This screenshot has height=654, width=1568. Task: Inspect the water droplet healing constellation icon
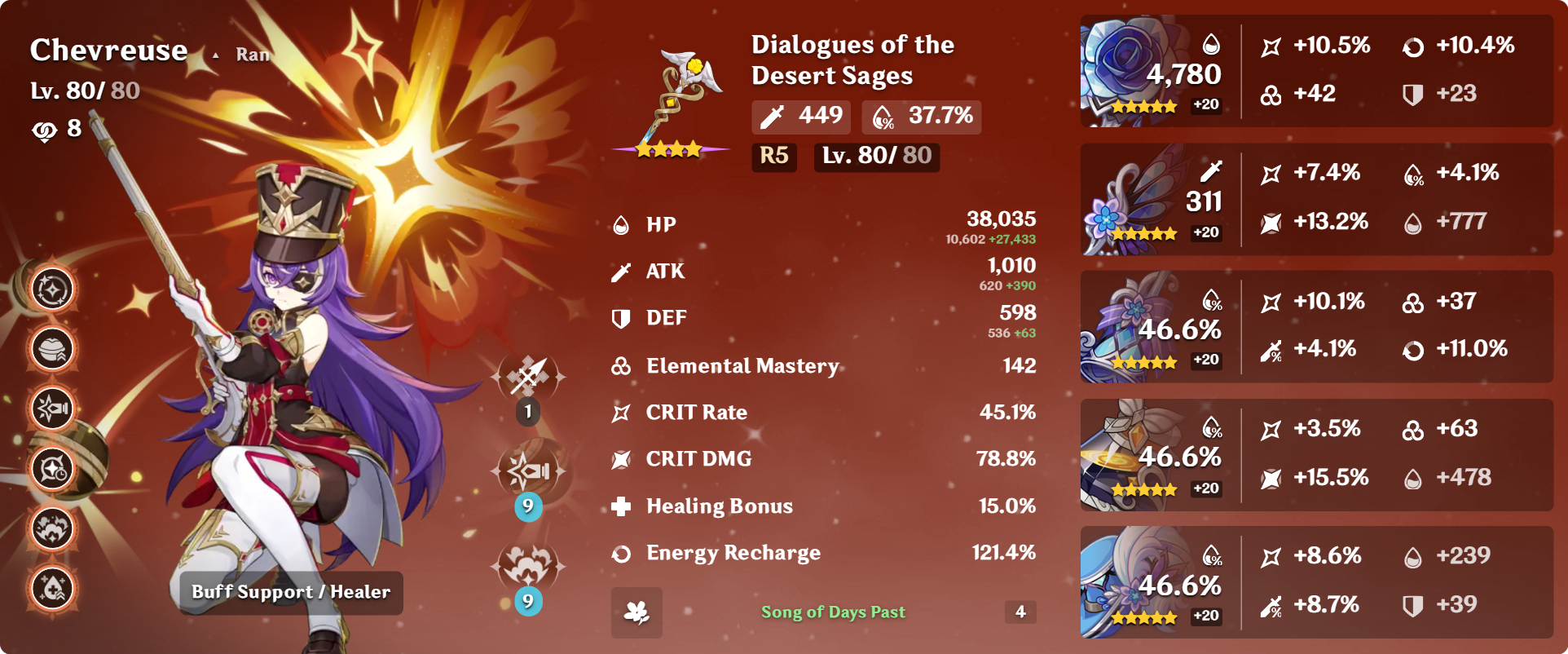pos(53,588)
